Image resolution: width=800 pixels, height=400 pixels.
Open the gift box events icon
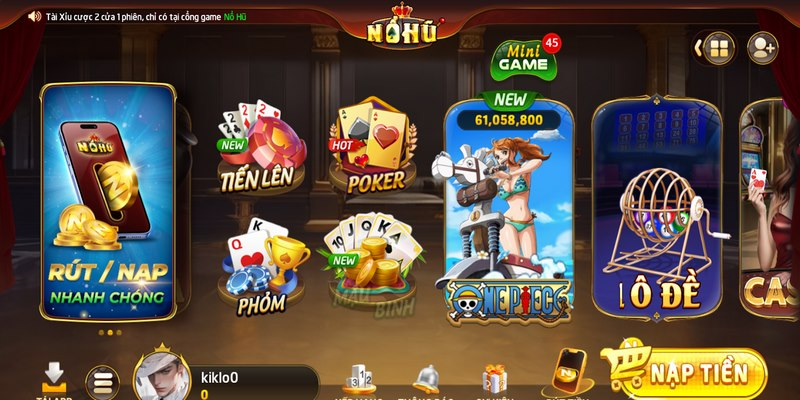point(494,380)
